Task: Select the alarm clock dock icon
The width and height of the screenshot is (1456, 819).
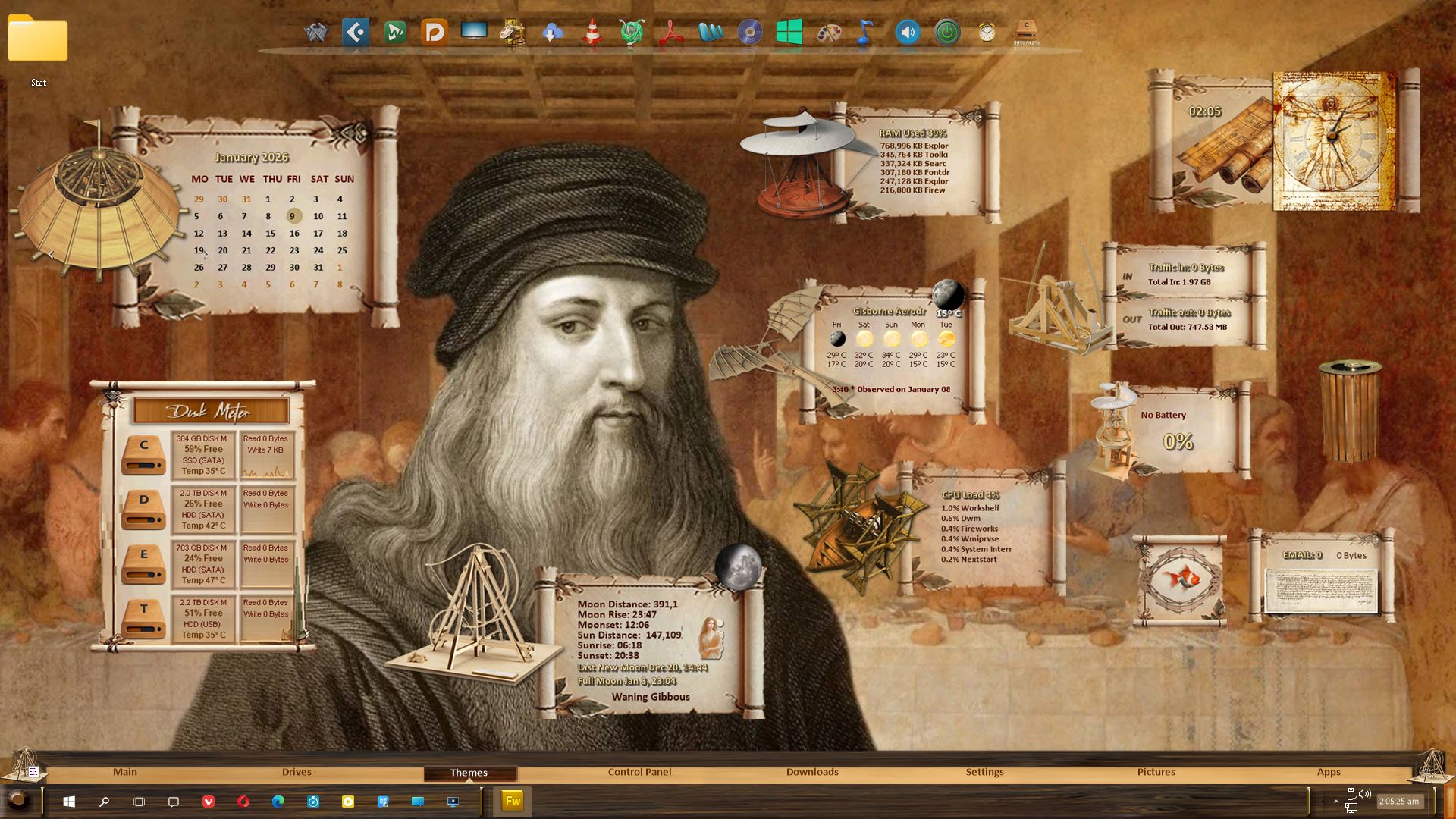Action: [987, 33]
